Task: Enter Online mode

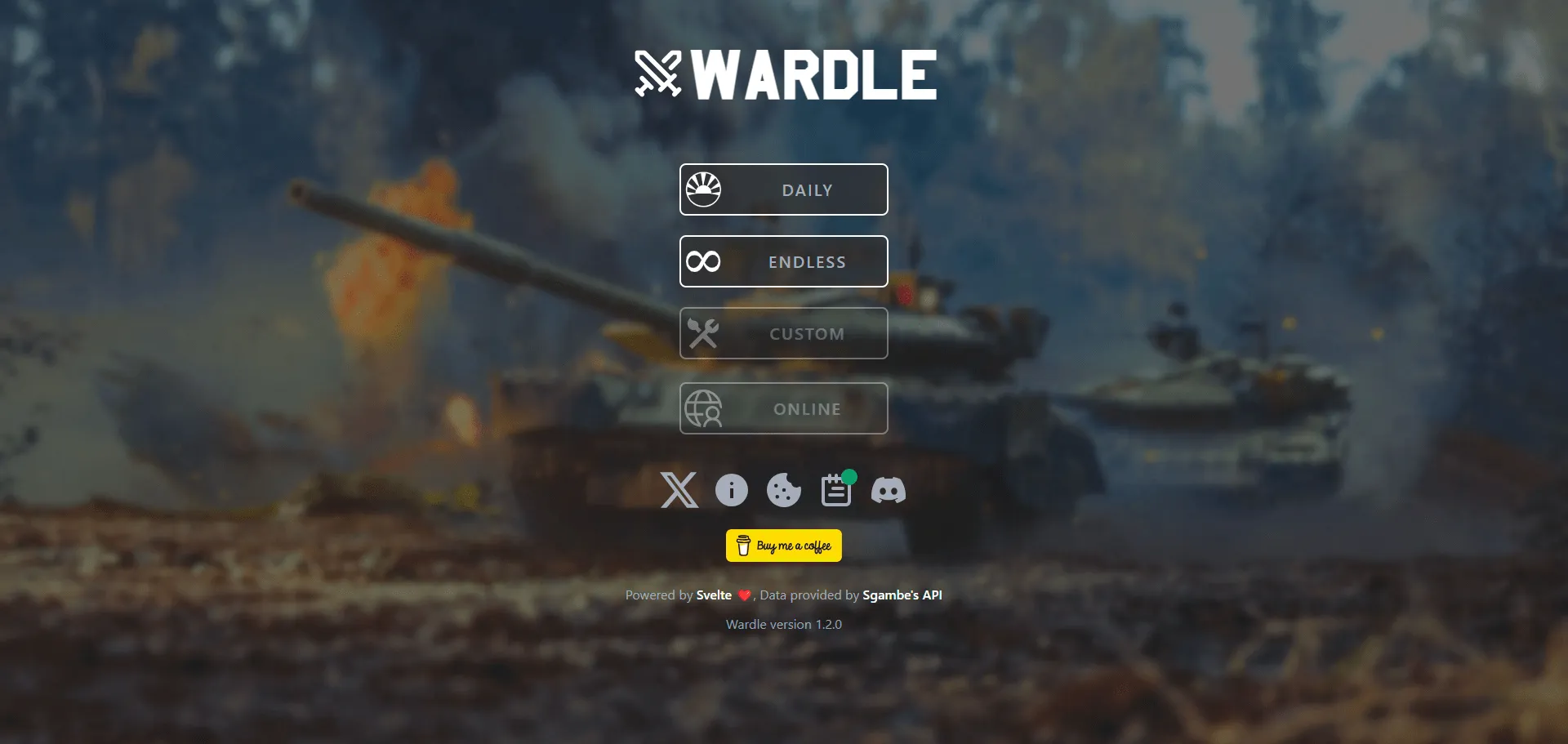Action: pyautogui.click(x=783, y=408)
